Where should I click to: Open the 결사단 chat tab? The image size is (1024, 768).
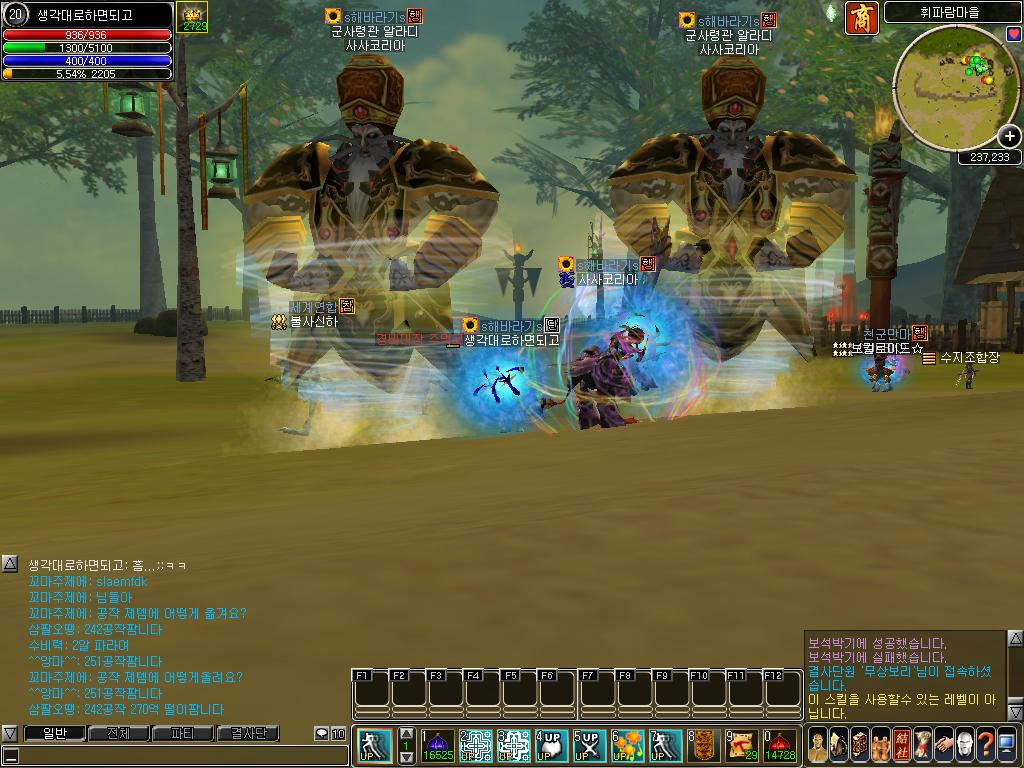pyautogui.click(x=249, y=734)
